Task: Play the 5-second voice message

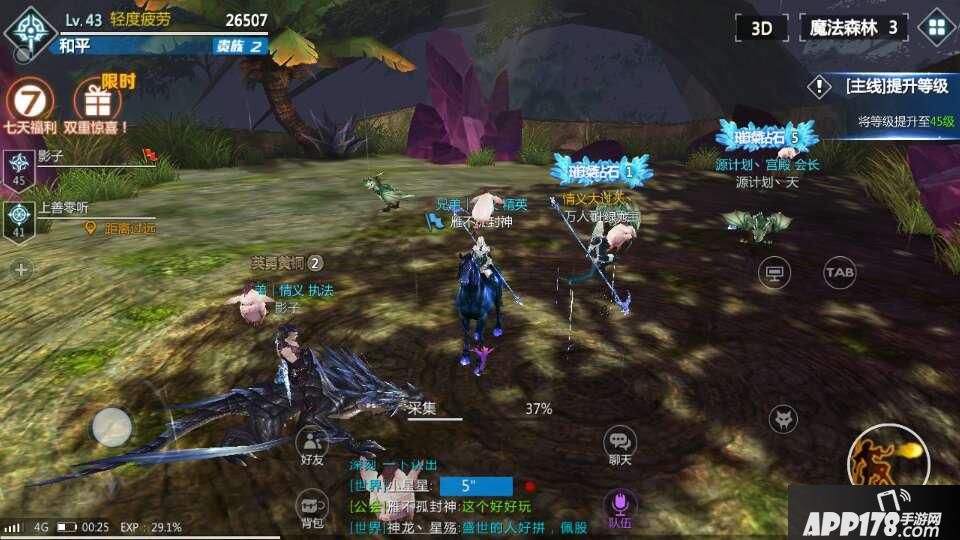Action: pos(476,487)
